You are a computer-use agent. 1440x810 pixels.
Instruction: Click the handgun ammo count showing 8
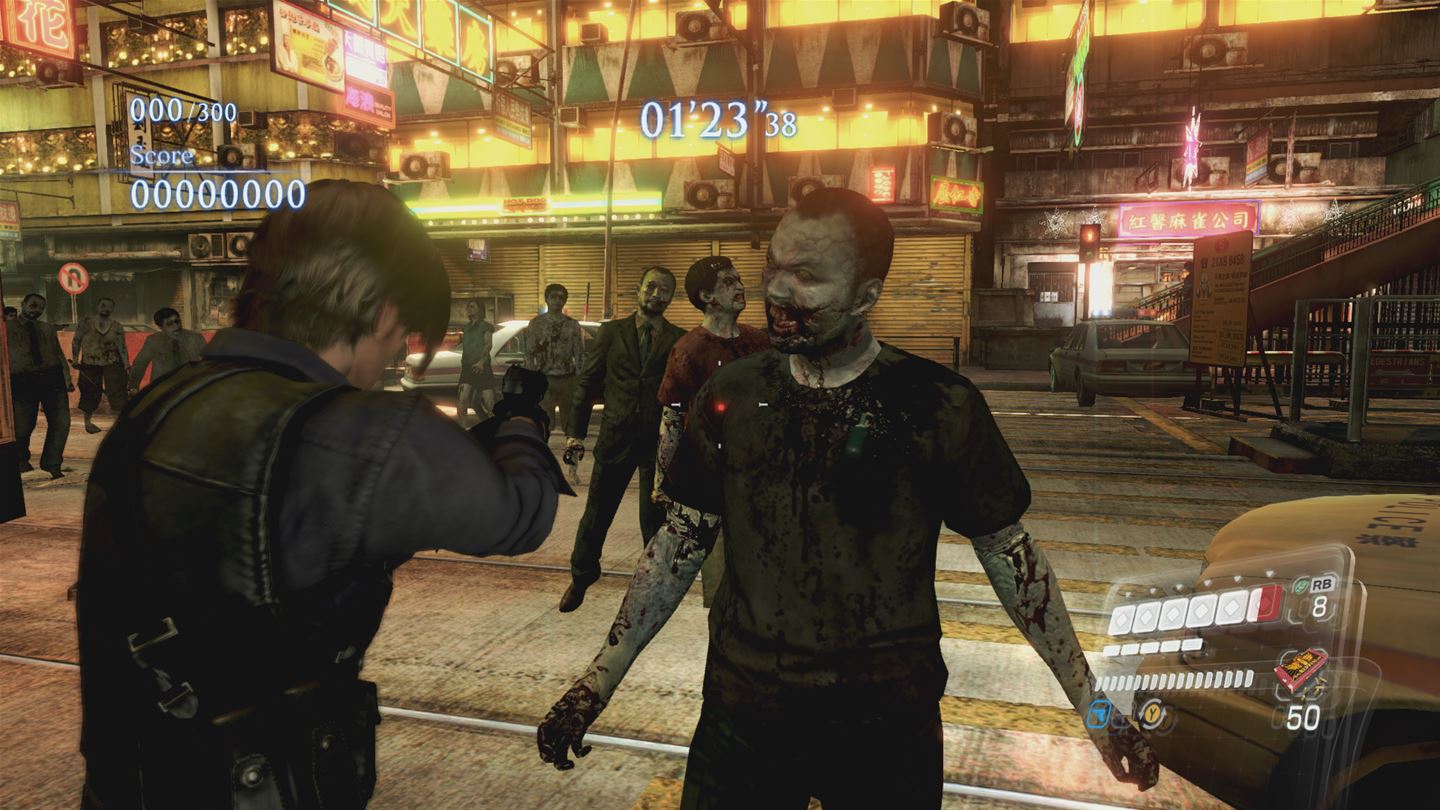[1320, 607]
